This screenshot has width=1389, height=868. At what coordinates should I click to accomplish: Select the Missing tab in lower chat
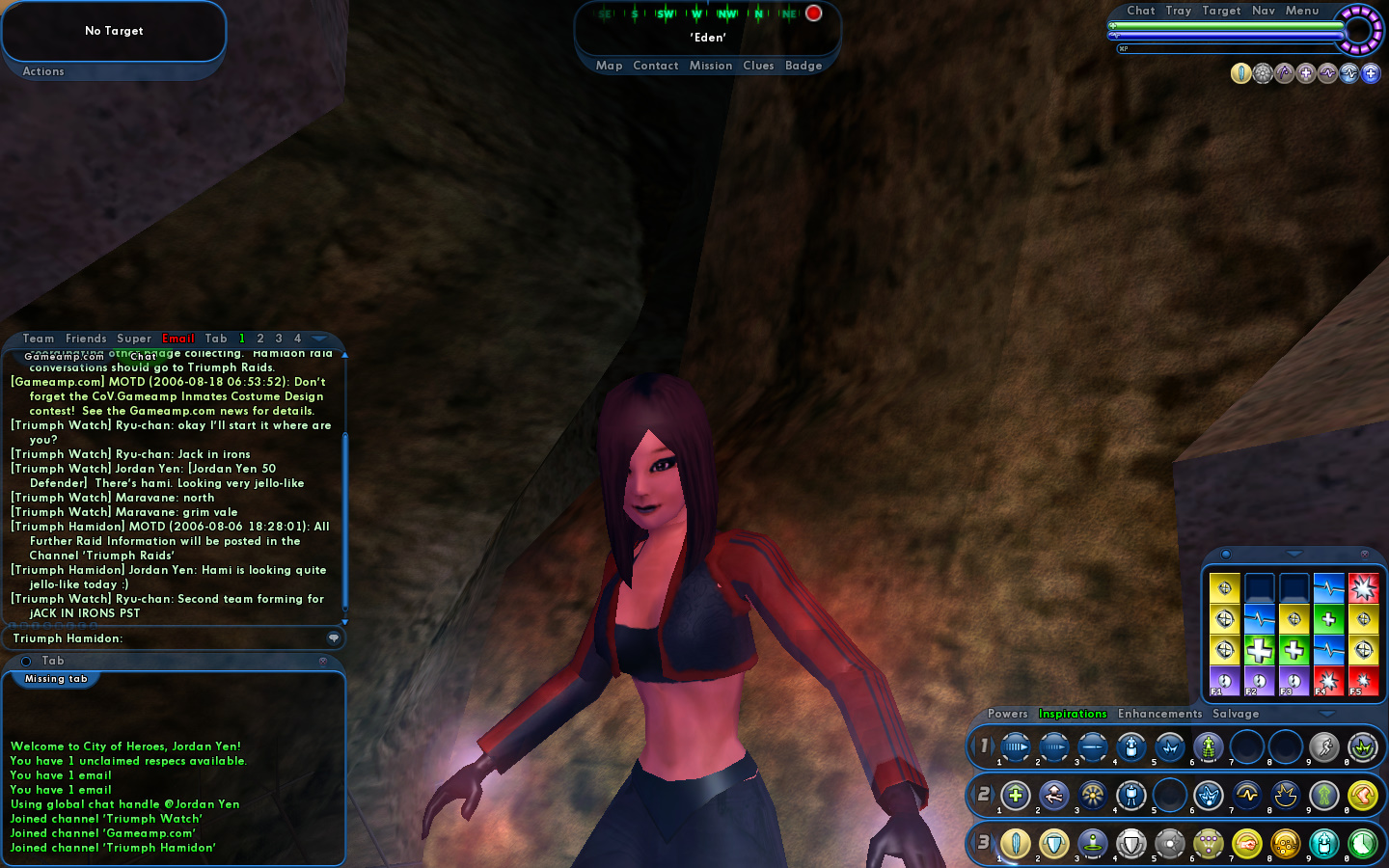point(56,679)
